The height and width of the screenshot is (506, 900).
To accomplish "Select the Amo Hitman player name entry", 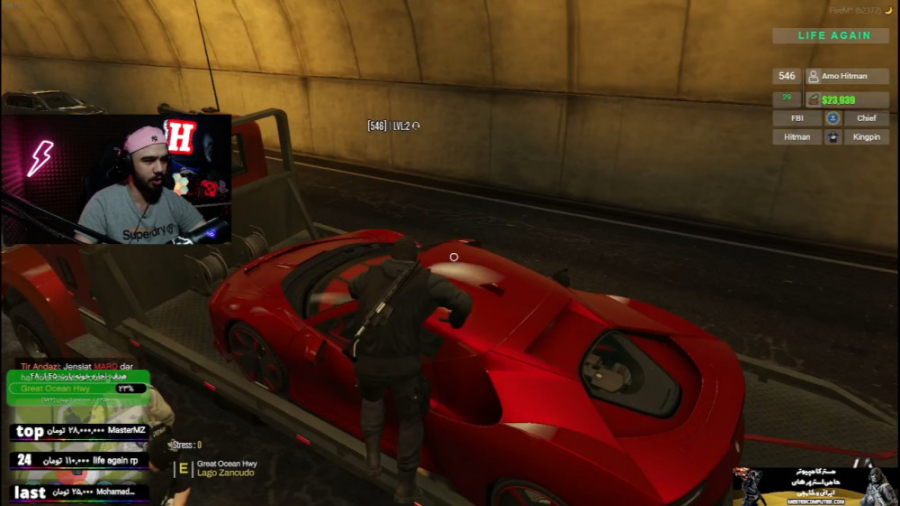I will (847, 76).
